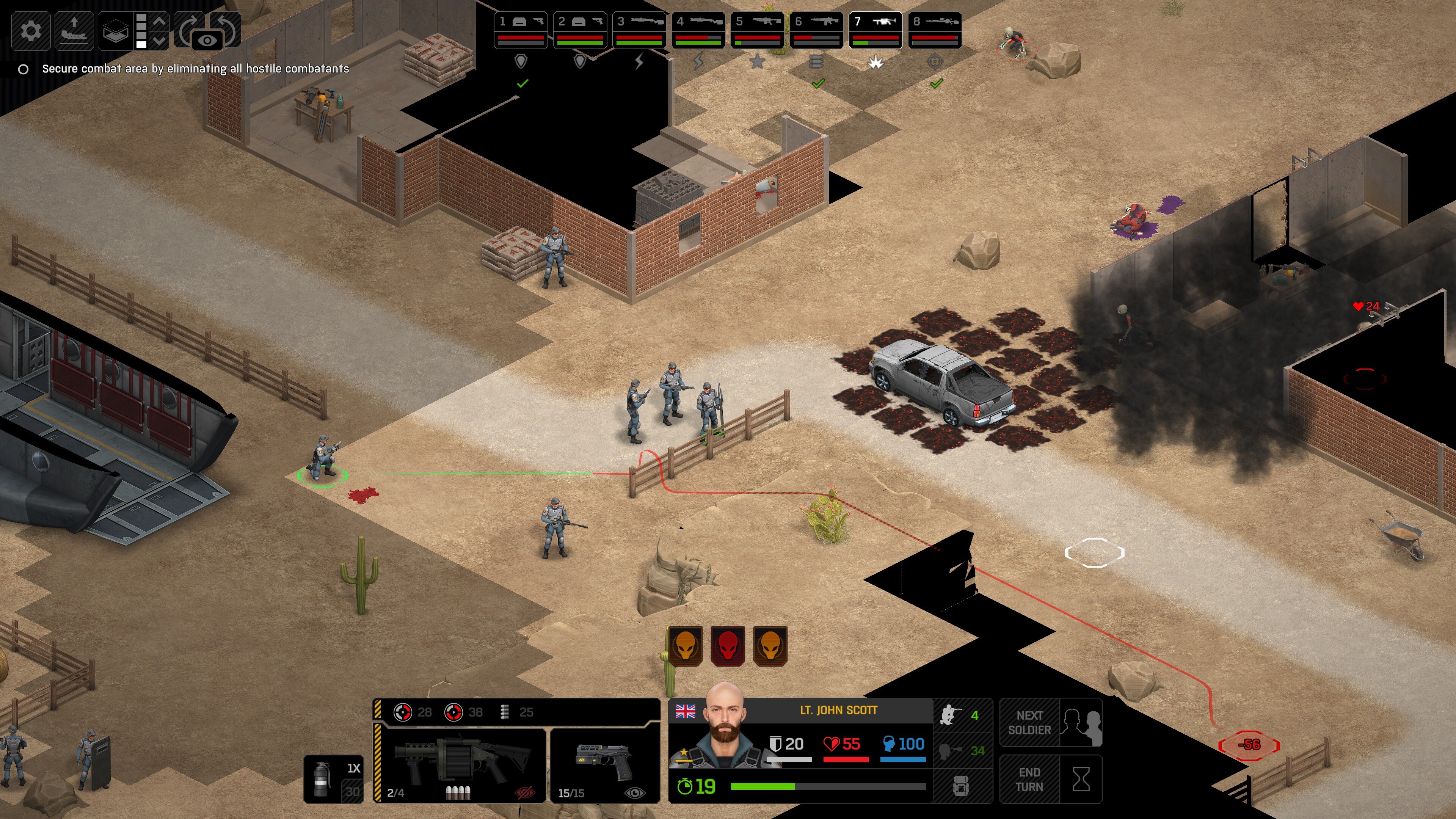The width and height of the screenshot is (1456, 819).
Task: Choose soldier 5 in the squad bar
Action: point(758,30)
